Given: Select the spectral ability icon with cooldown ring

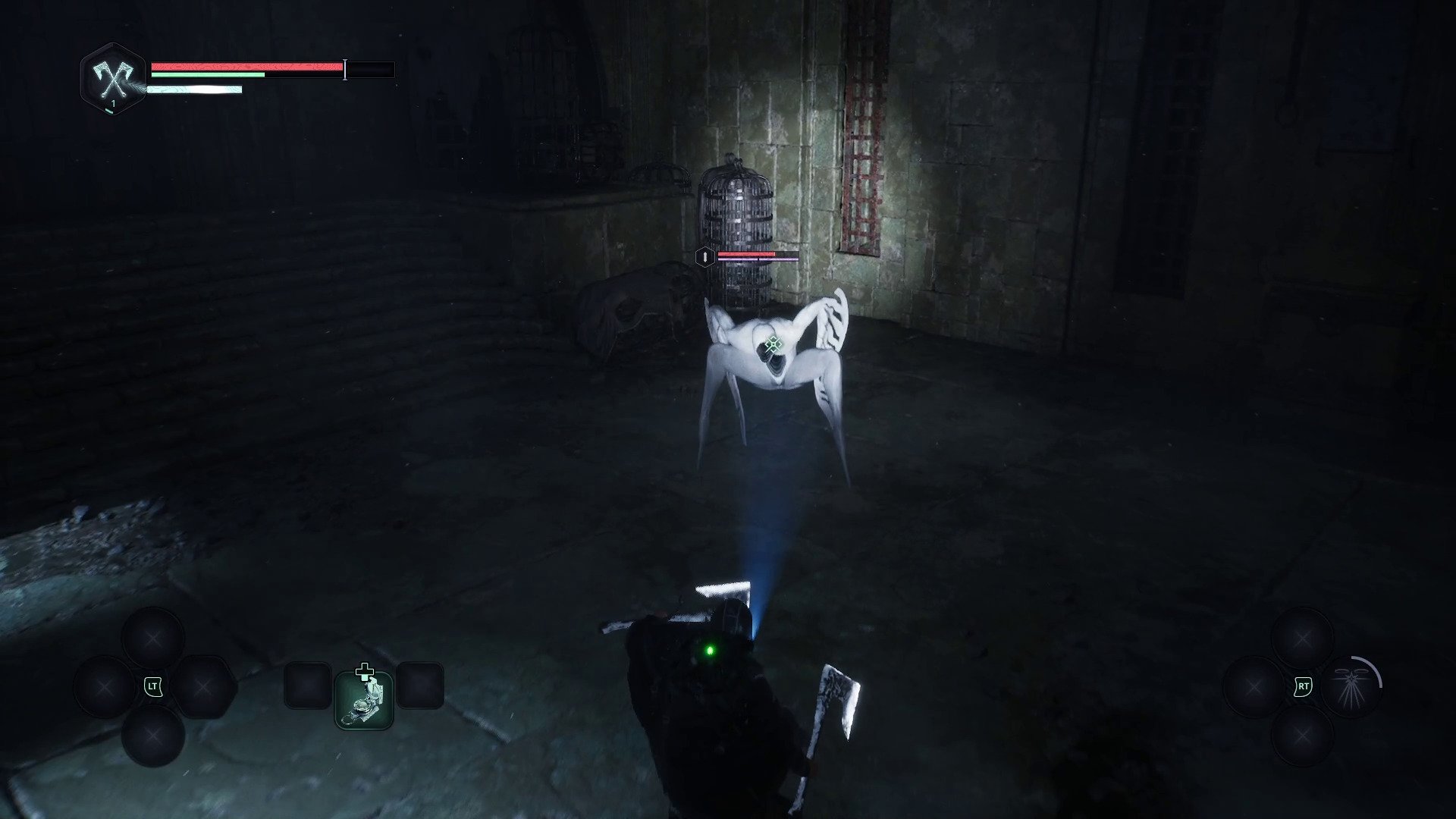Looking at the screenshot, I should click(1352, 686).
